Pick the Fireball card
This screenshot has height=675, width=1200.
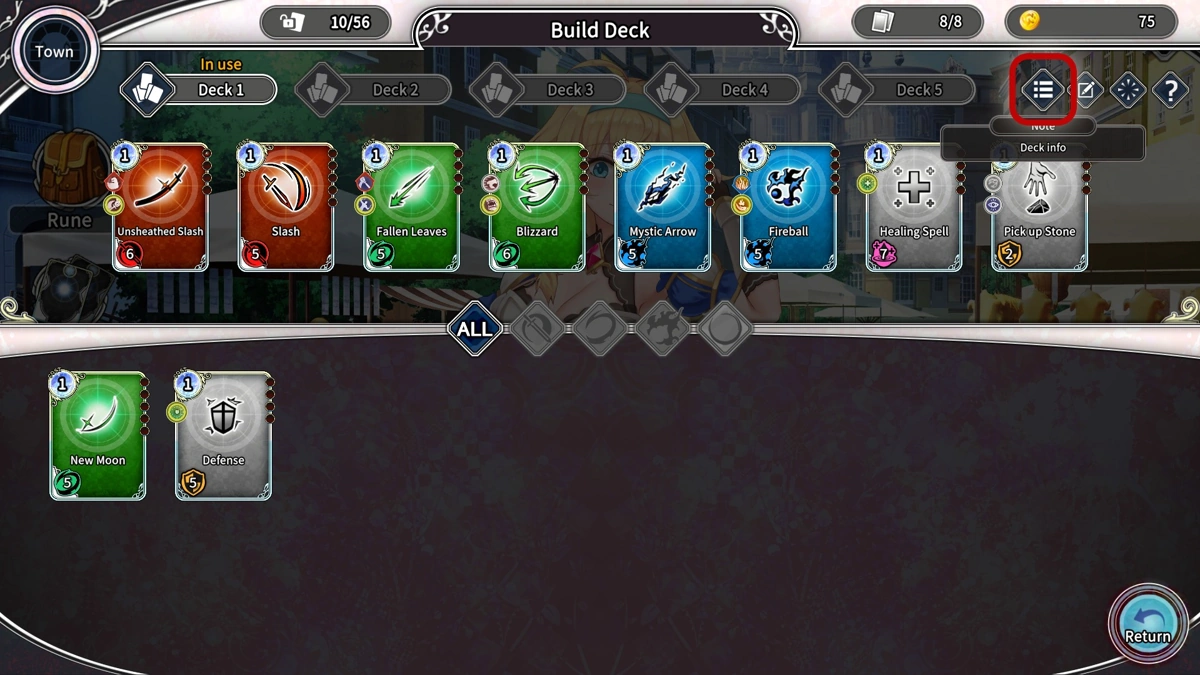(x=788, y=207)
